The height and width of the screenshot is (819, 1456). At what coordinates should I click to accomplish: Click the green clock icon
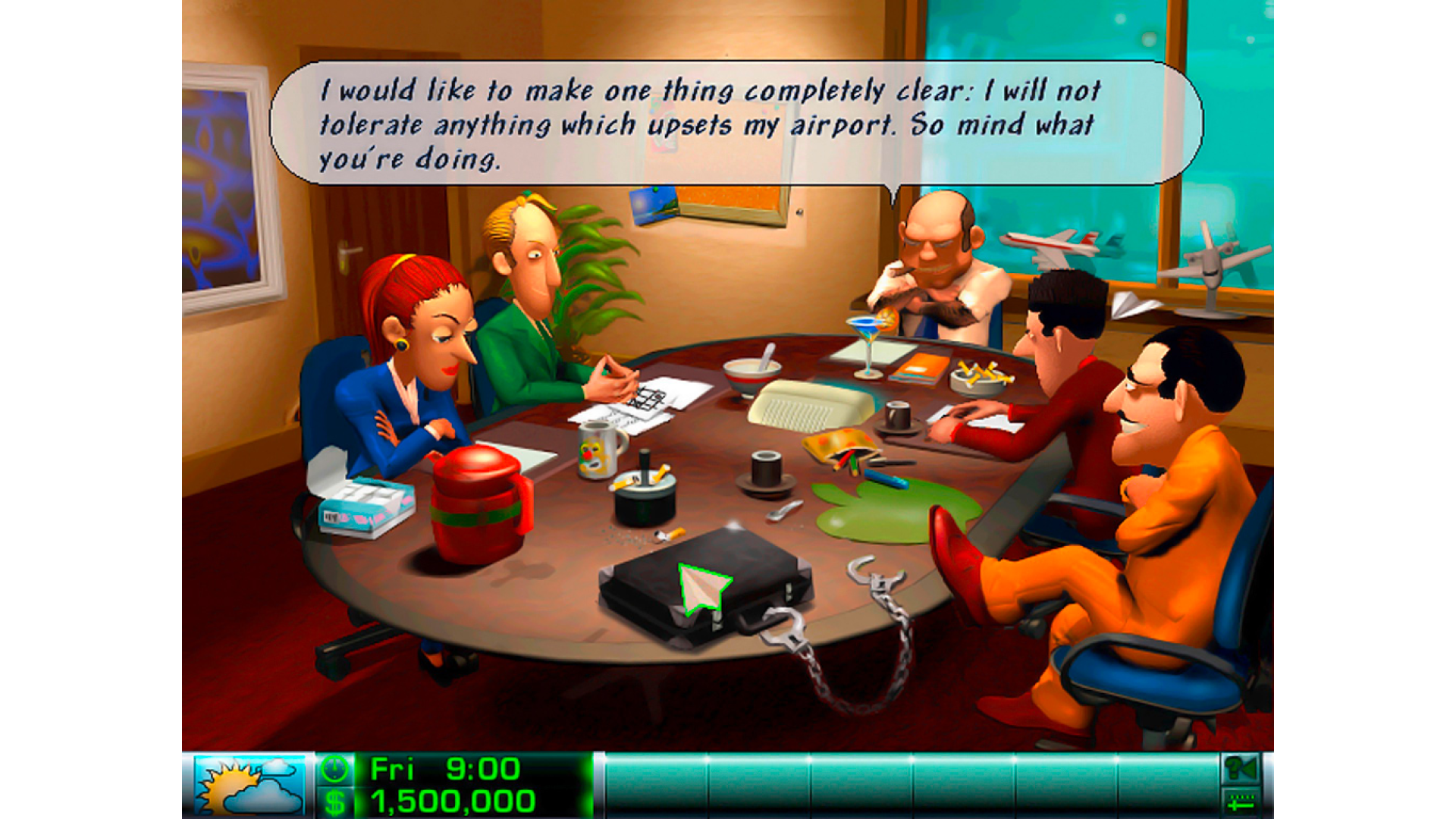click(x=334, y=770)
